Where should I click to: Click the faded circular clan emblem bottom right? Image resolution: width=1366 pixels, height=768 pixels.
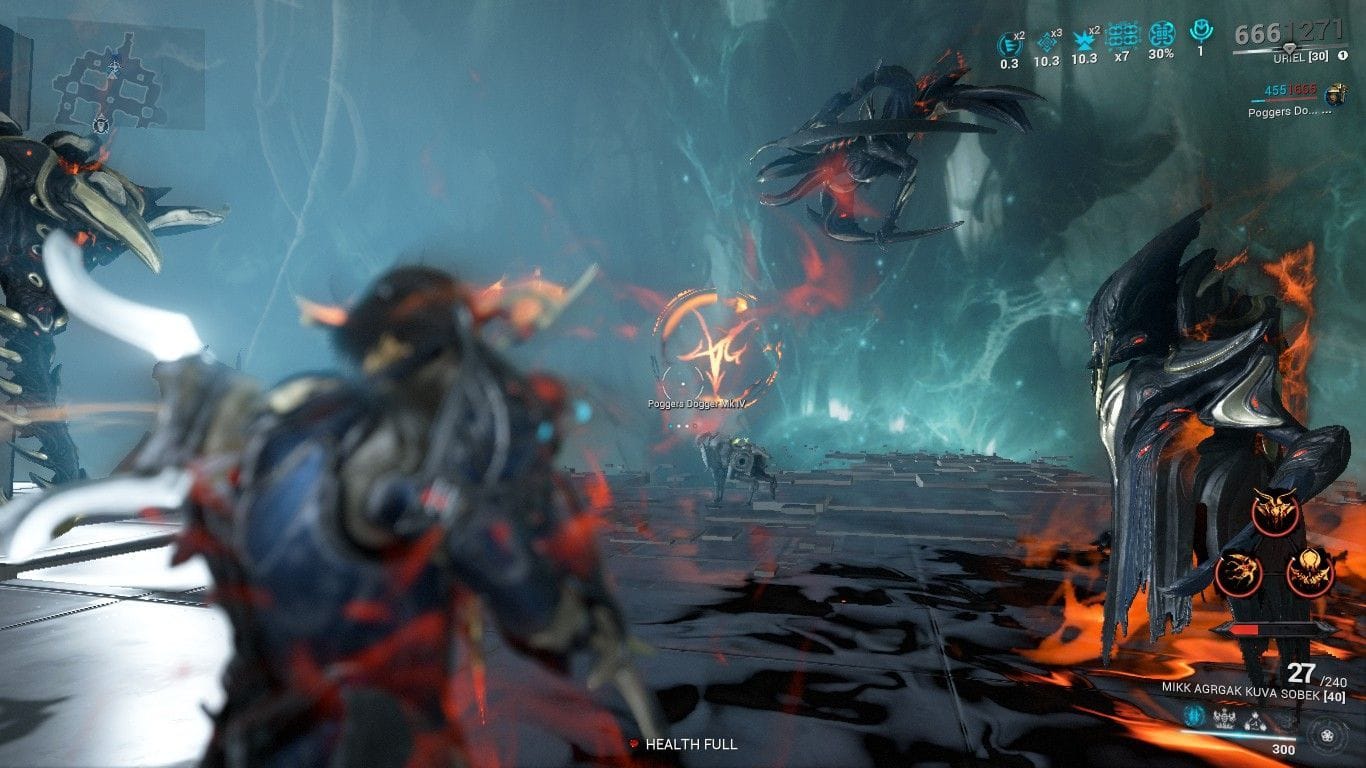1329,737
